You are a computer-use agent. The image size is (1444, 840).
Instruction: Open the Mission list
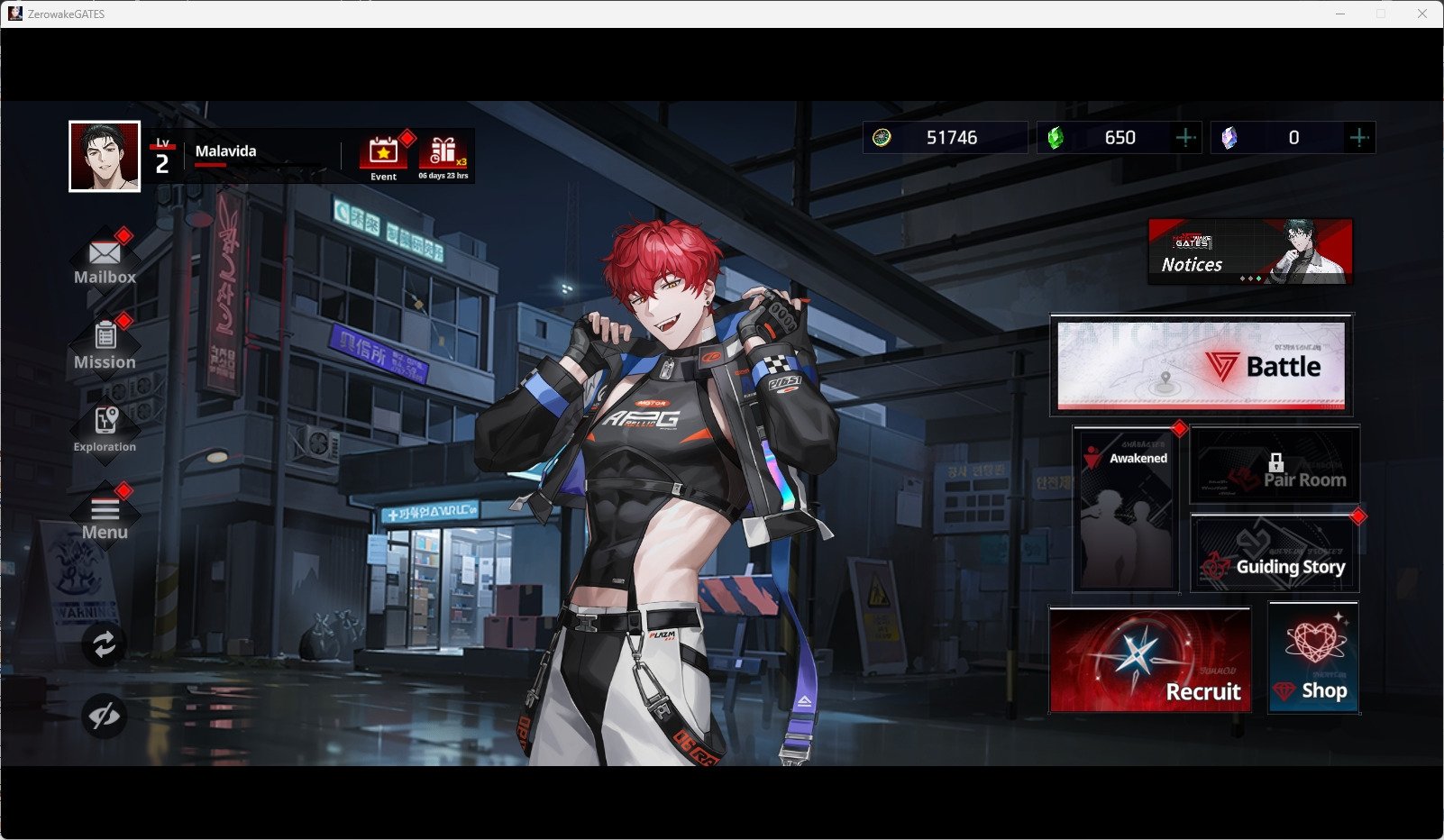point(105,343)
